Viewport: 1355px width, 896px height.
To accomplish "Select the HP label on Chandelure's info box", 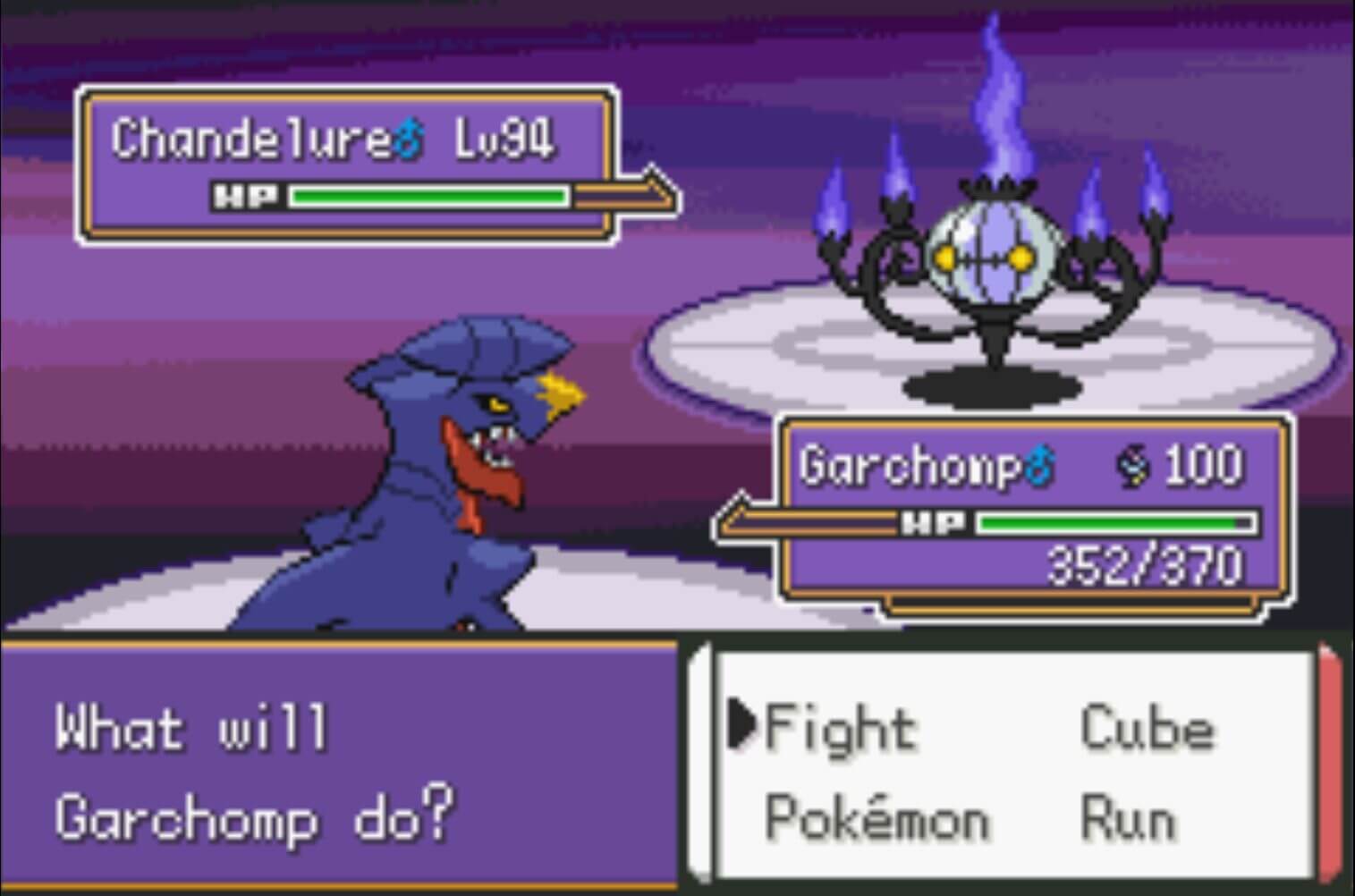I will point(247,196).
